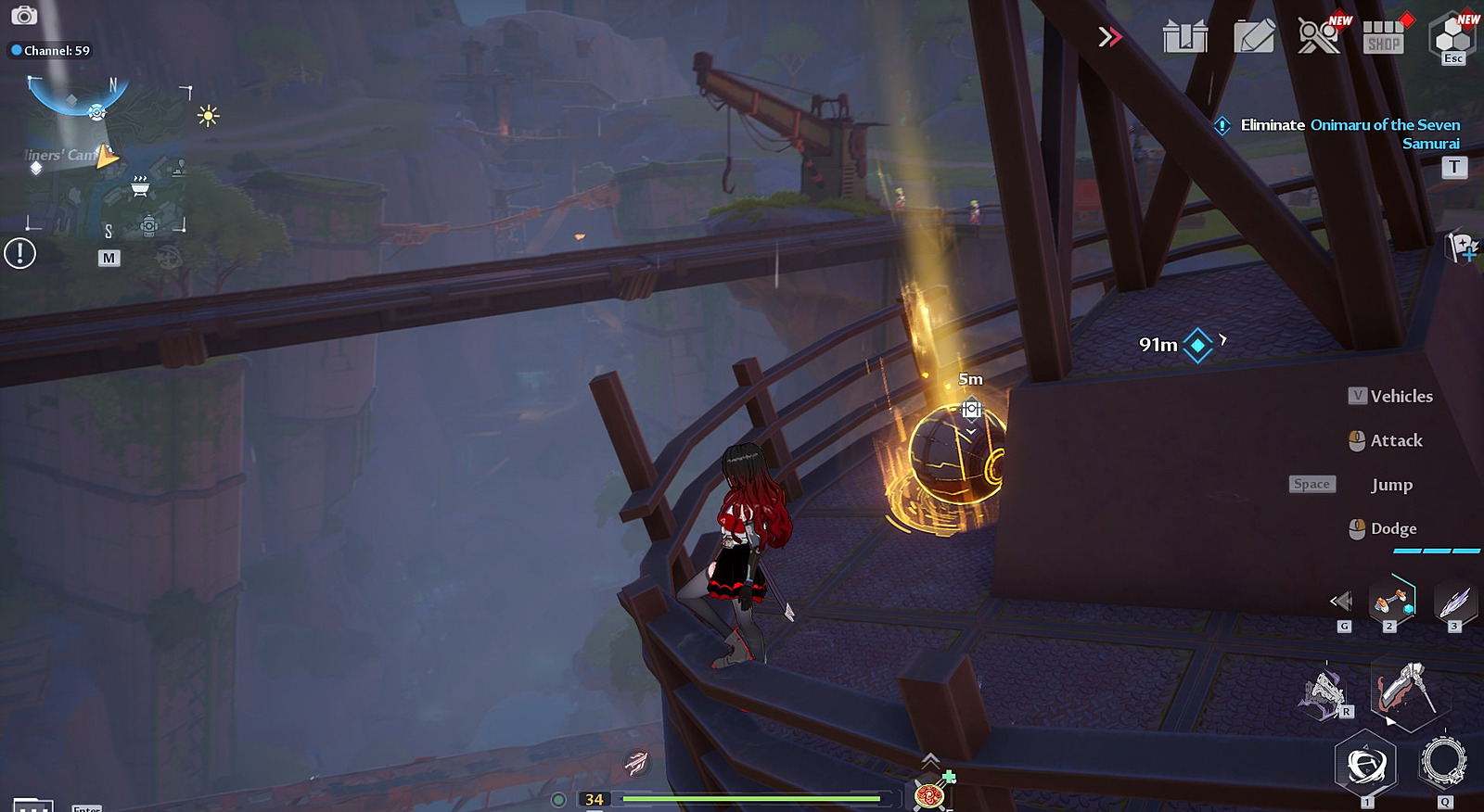Open the camera photo mode

click(24, 15)
